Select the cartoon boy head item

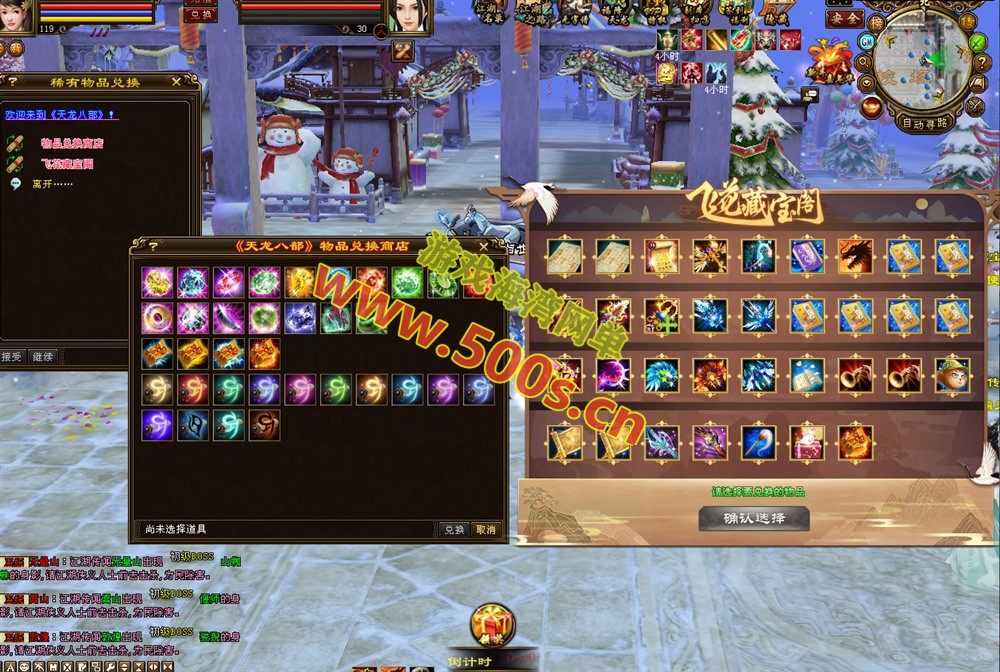point(952,375)
